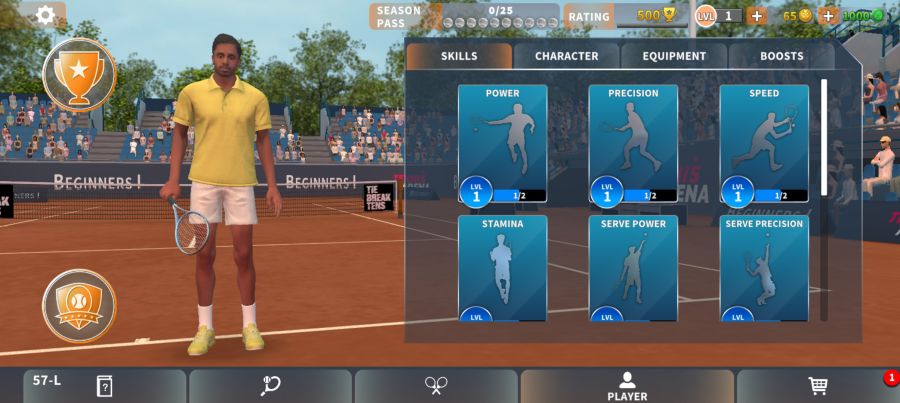Viewport: 900px width, 403px height.
Task: Choose the Serve Precision skill card
Action: (764, 268)
